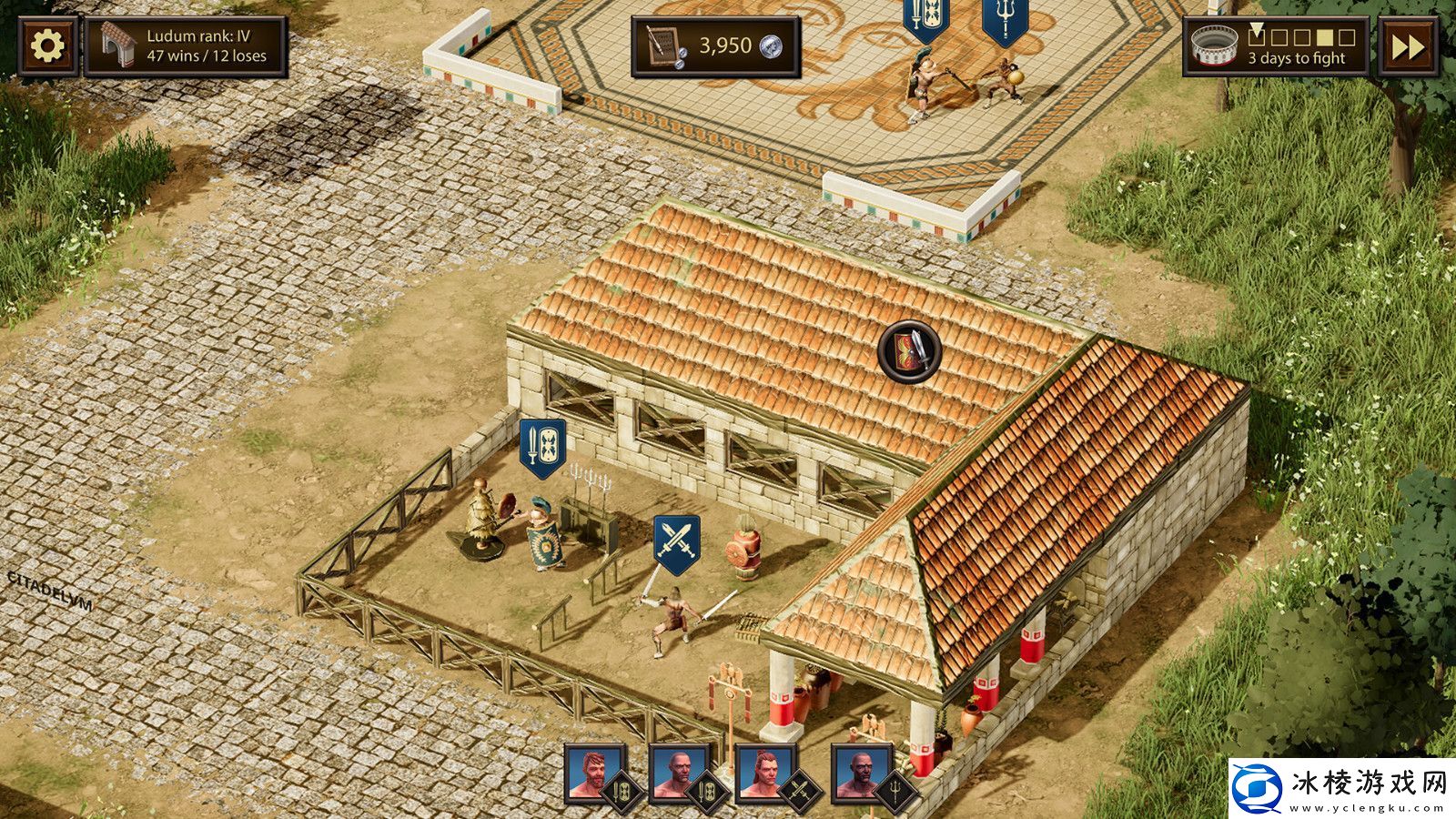Click the highlighted fourth day square in the countdown
The image size is (1456, 819).
tap(1325, 38)
